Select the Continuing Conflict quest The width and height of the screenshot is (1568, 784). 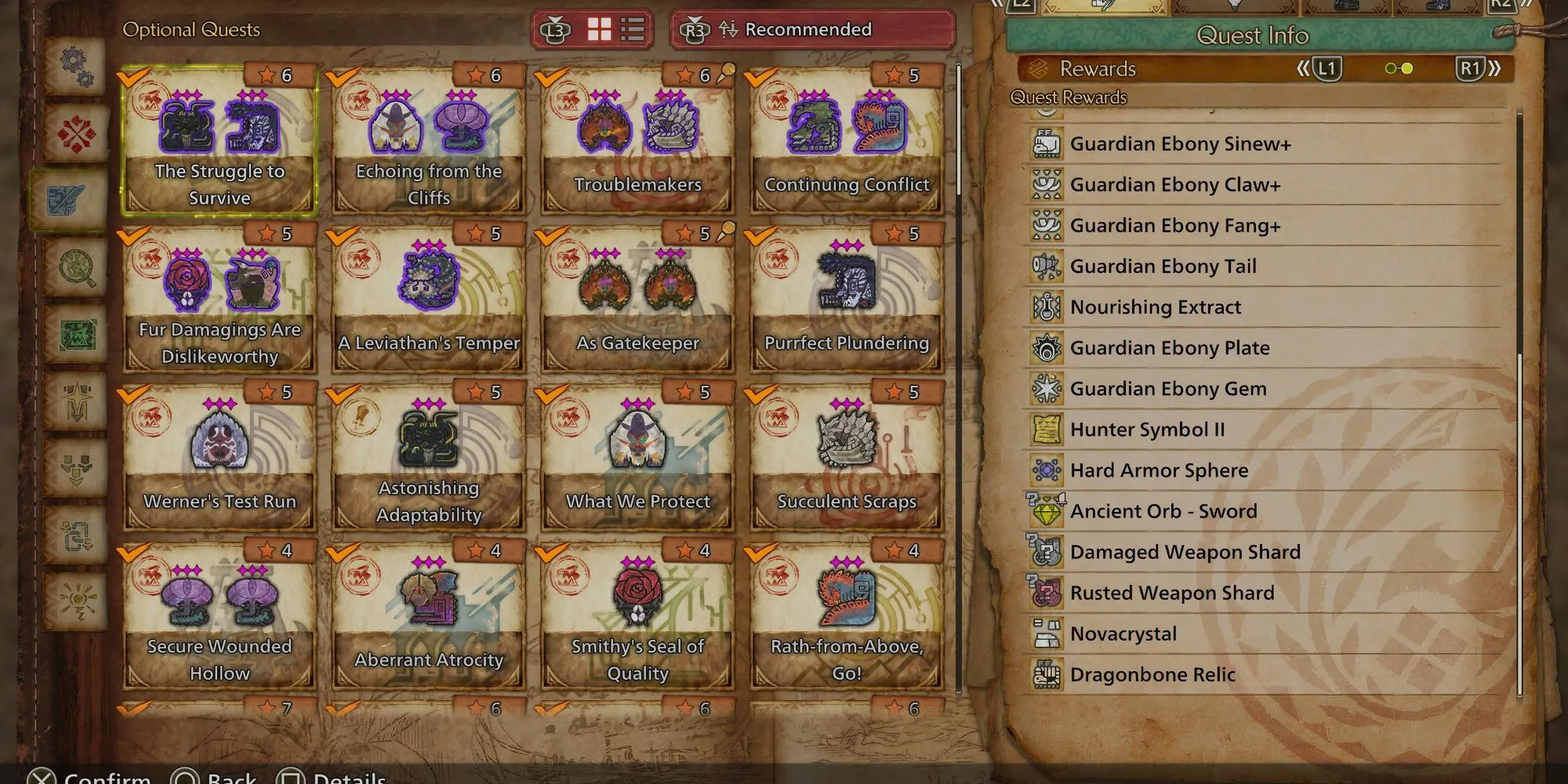847,141
